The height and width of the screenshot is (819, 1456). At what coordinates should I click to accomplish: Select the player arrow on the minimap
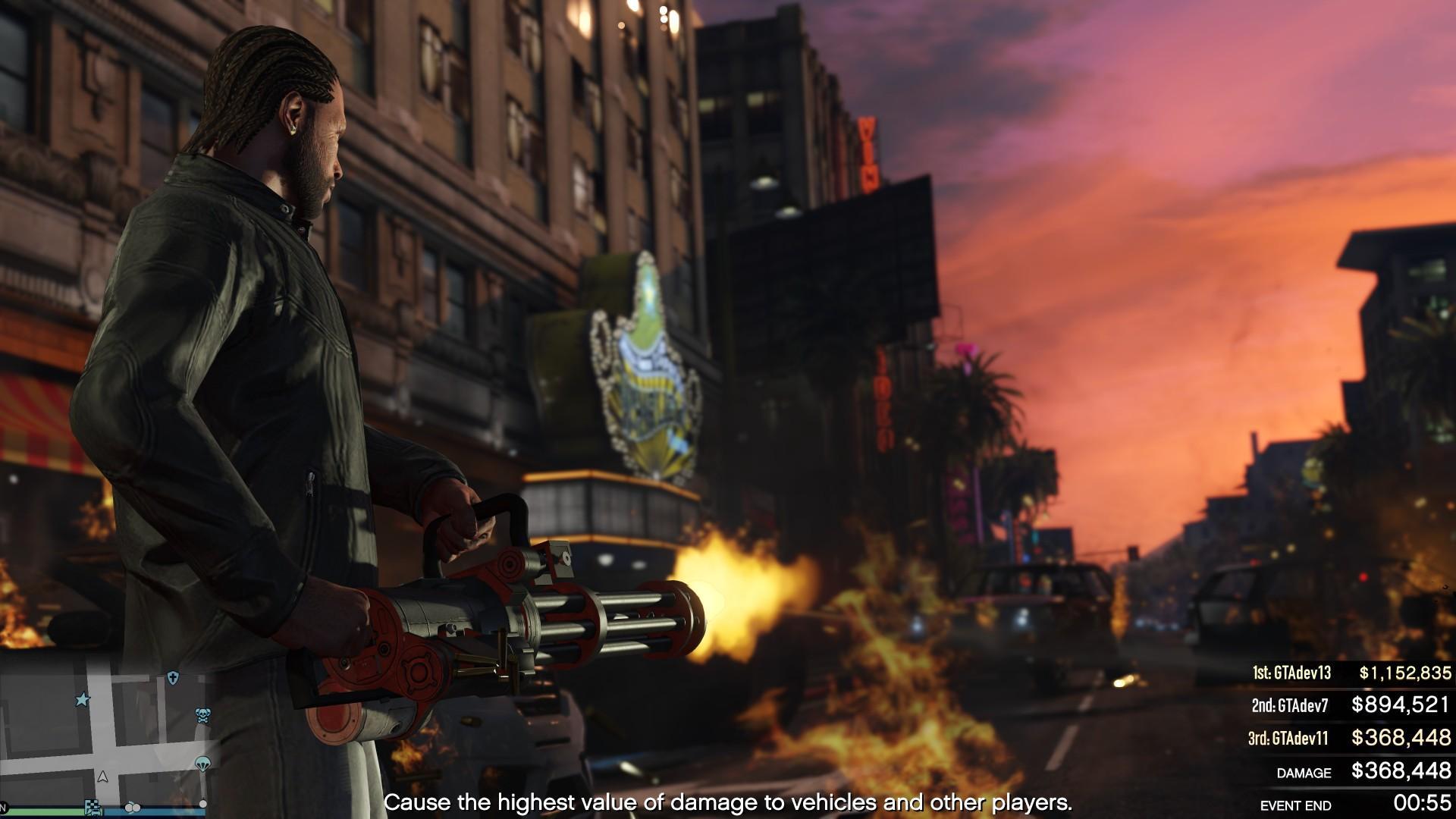click(102, 777)
